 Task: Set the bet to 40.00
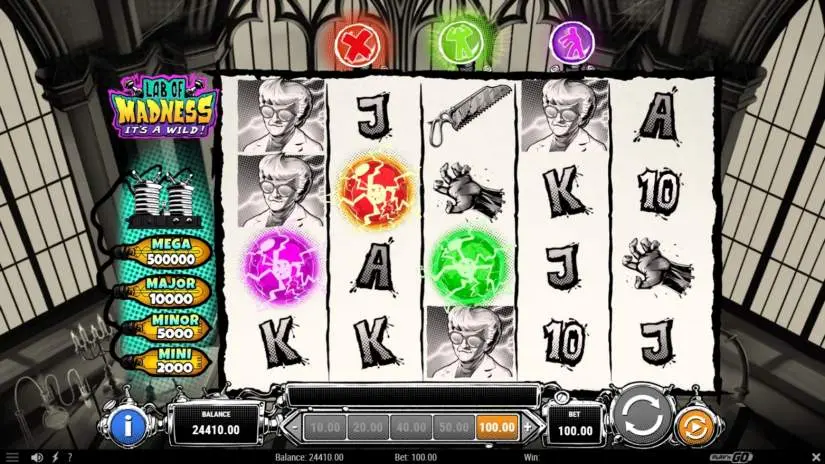click(x=410, y=427)
